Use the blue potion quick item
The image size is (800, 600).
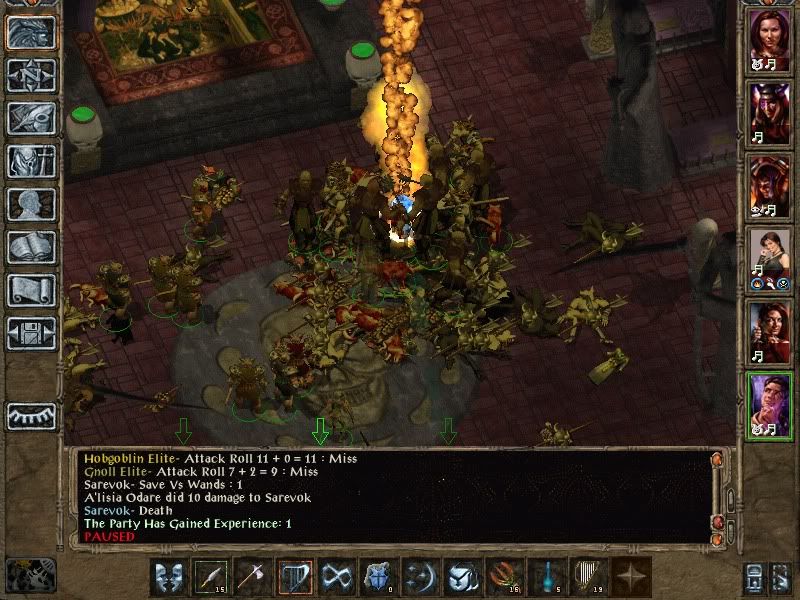pos(547,577)
